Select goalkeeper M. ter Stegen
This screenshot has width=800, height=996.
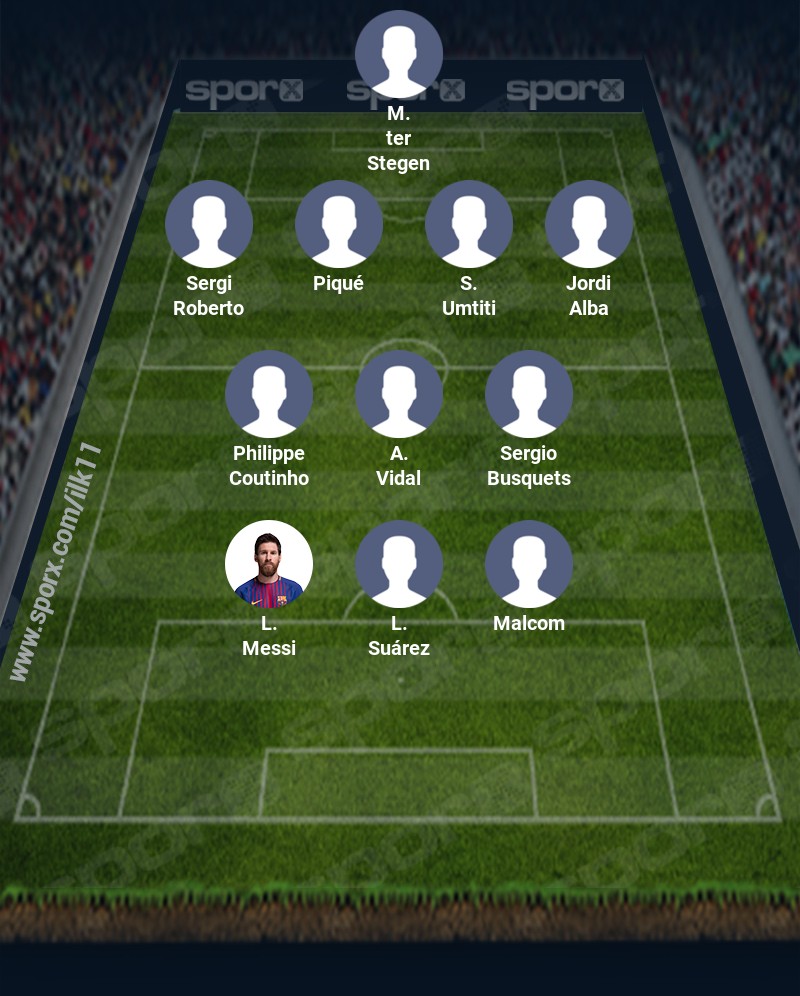click(x=399, y=54)
